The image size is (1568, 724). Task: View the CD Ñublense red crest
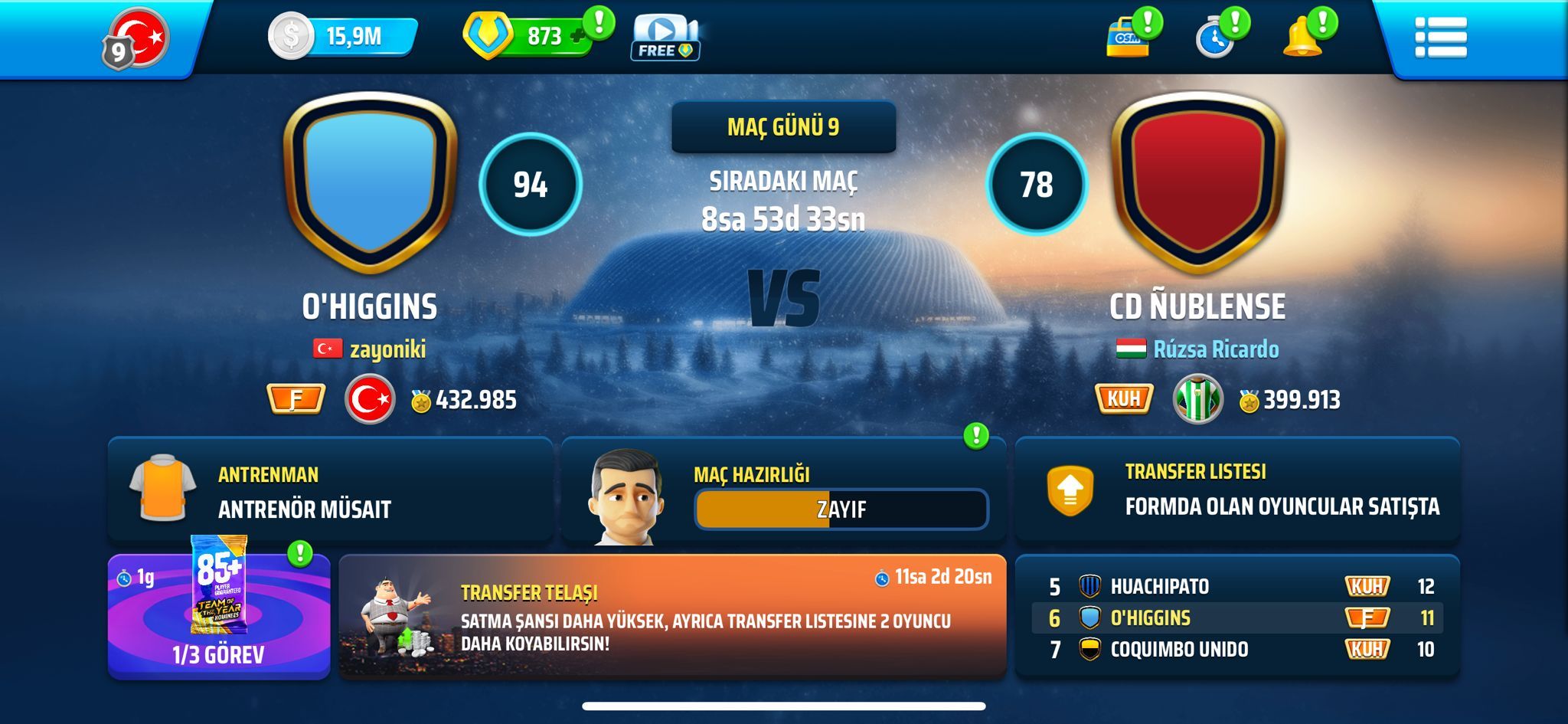[x=1197, y=184]
